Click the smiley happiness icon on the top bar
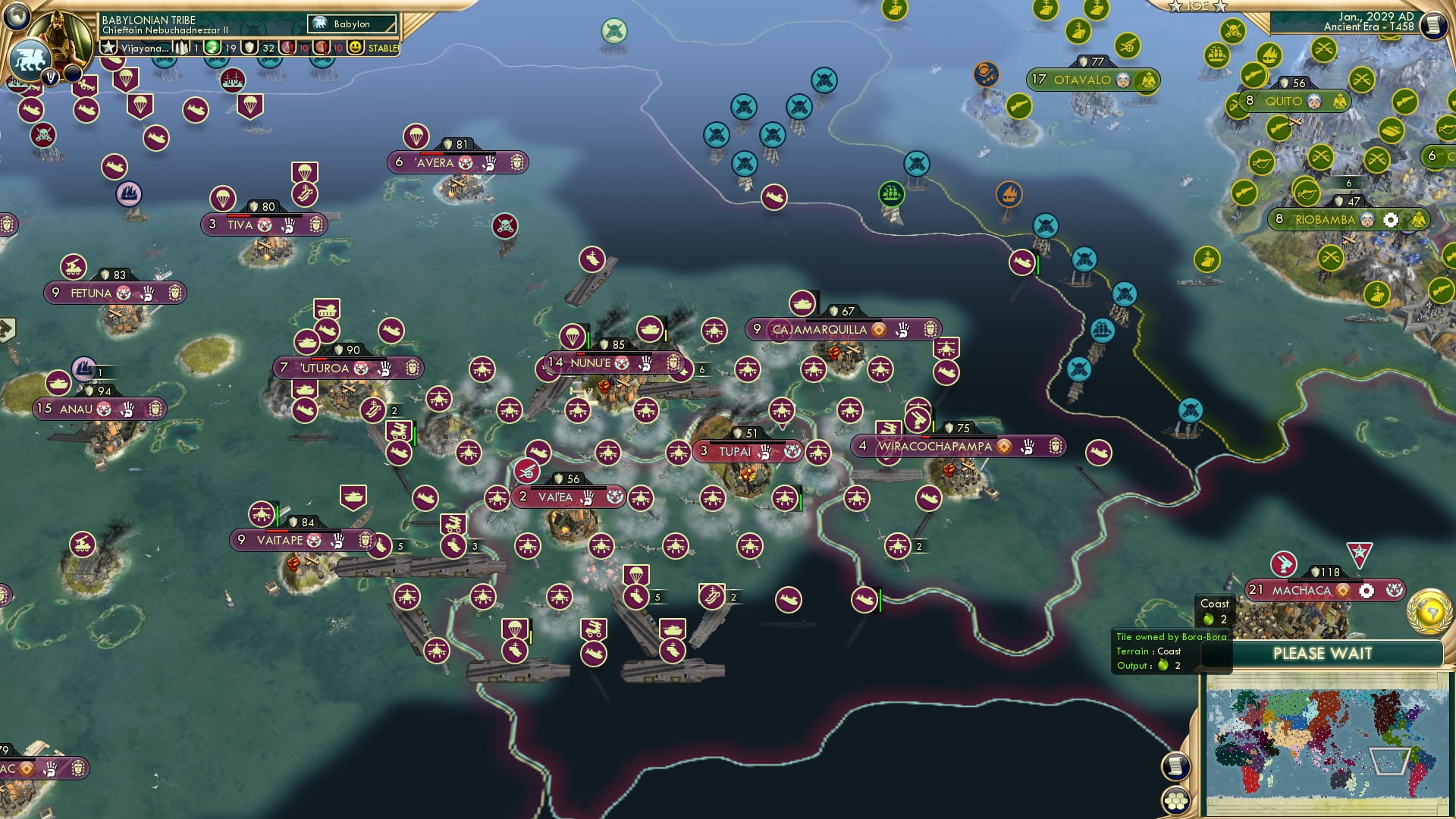 coord(355,48)
